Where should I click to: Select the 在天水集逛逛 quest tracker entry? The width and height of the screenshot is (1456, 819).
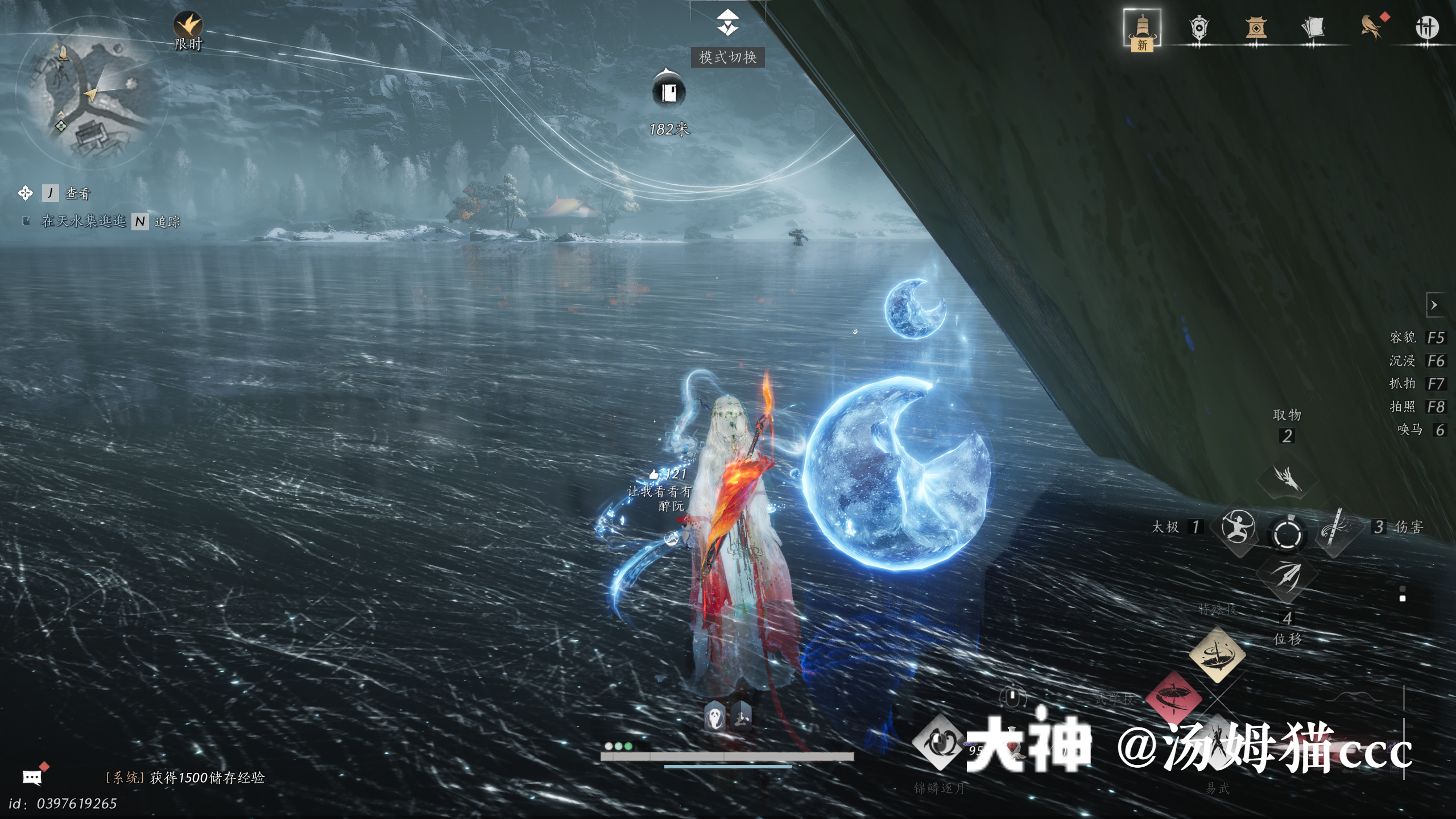pyautogui.click(x=84, y=221)
